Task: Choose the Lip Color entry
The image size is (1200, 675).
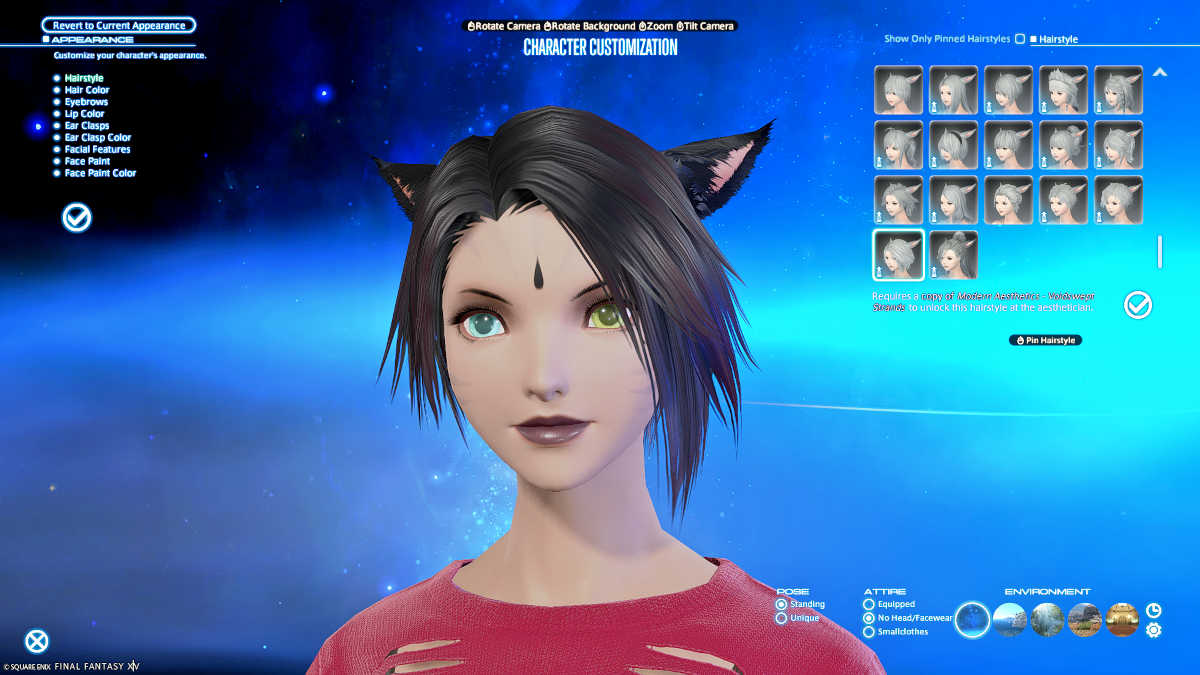Action: [84, 114]
